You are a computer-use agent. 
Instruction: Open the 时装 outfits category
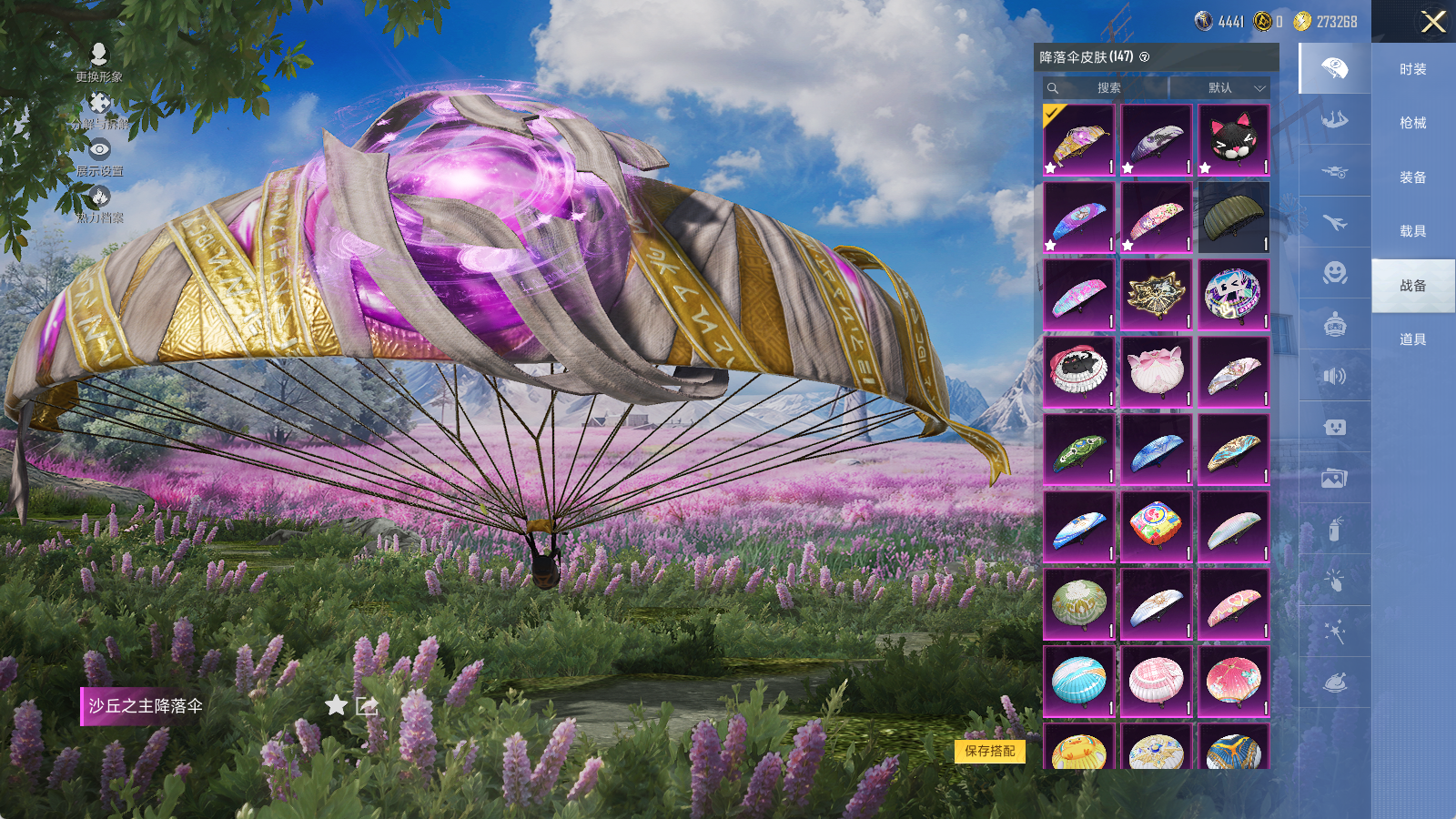1412,69
